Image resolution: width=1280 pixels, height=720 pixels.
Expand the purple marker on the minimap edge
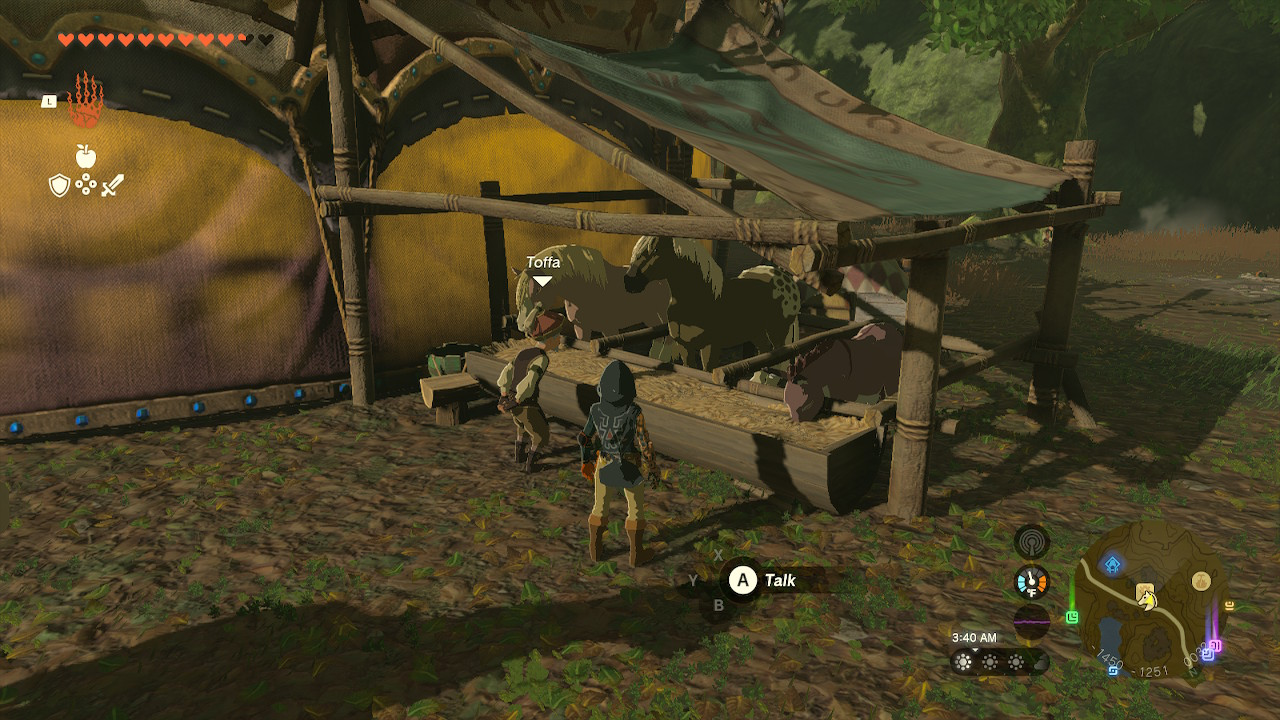tap(1217, 645)
